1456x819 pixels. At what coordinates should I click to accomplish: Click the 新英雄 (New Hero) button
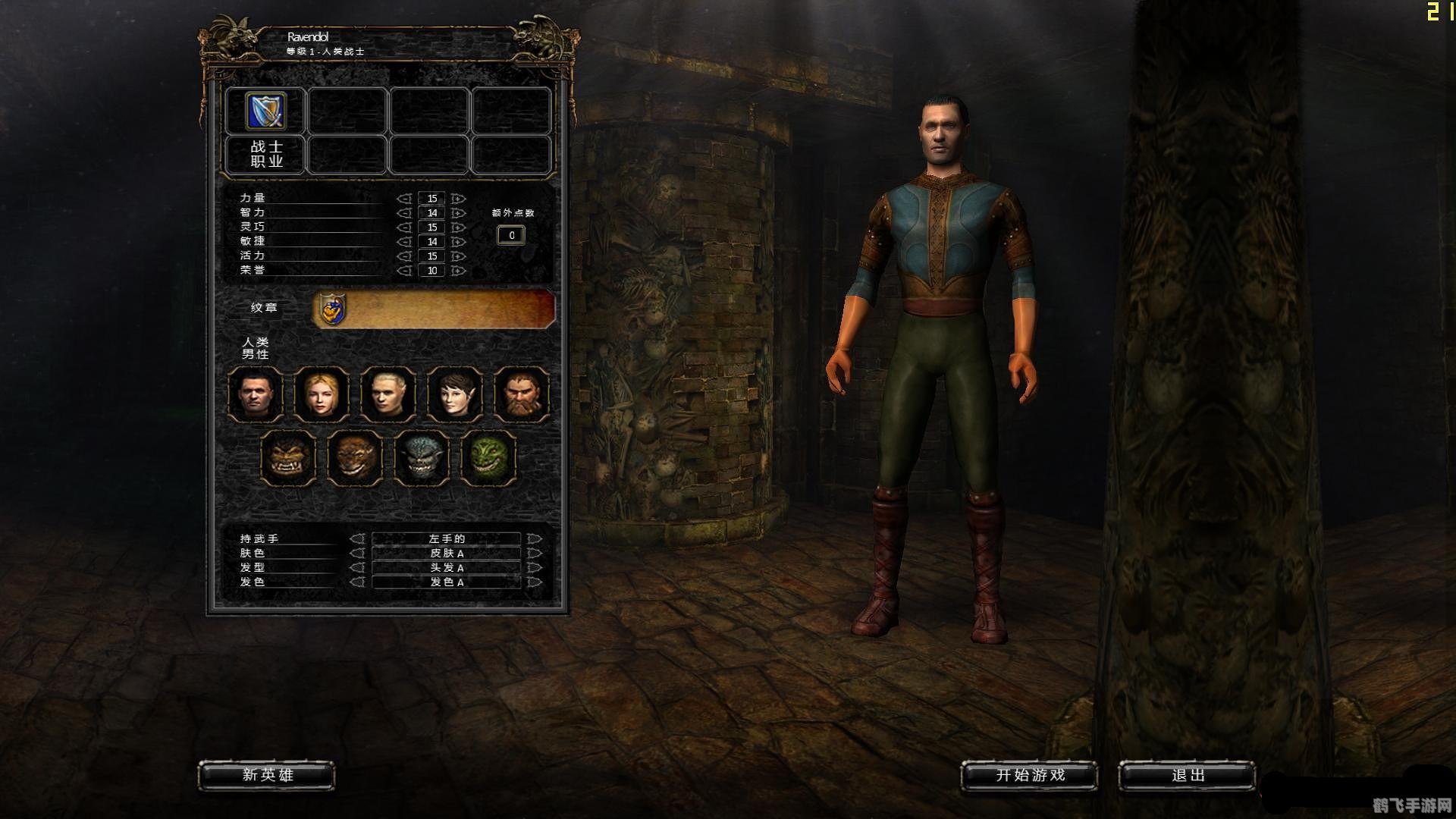[x=266, y=775]
